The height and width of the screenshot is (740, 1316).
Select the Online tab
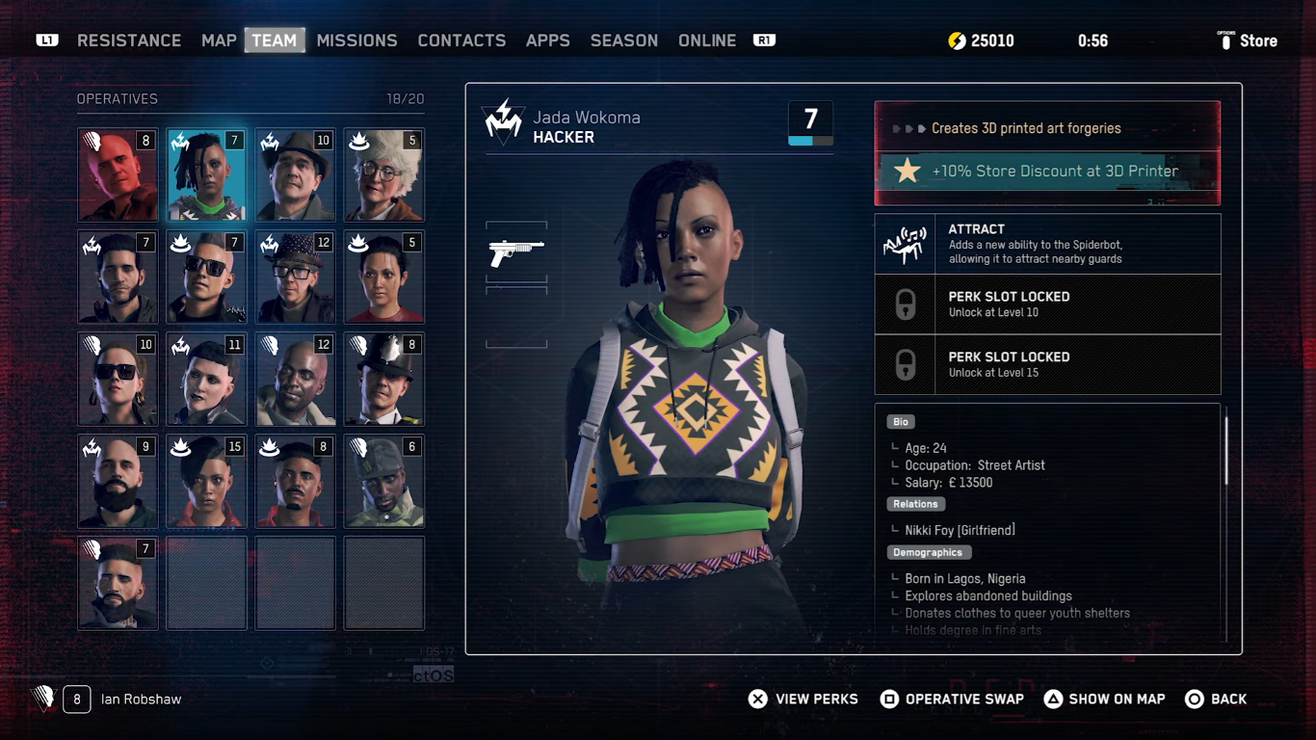coord(707,41)
